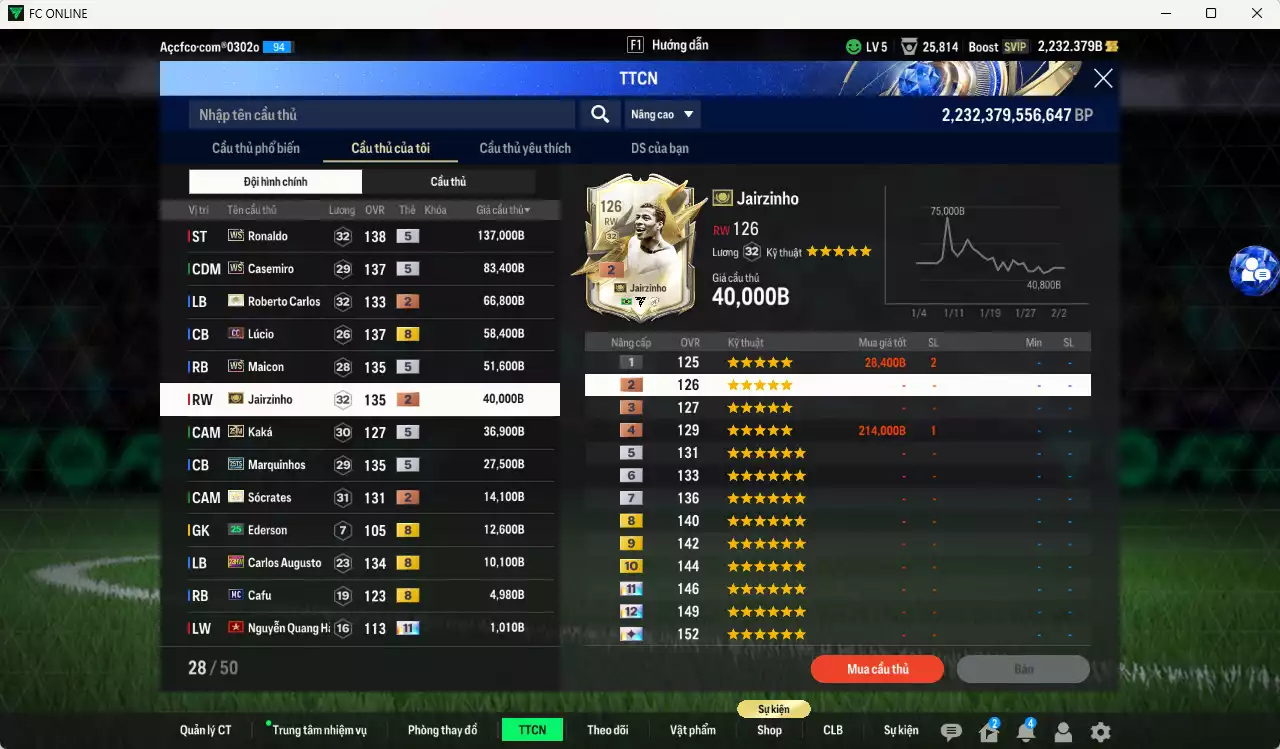Open the Nâng cao dropdown
The height and width of the screenshot is (749, 1280).
(662, 114)
